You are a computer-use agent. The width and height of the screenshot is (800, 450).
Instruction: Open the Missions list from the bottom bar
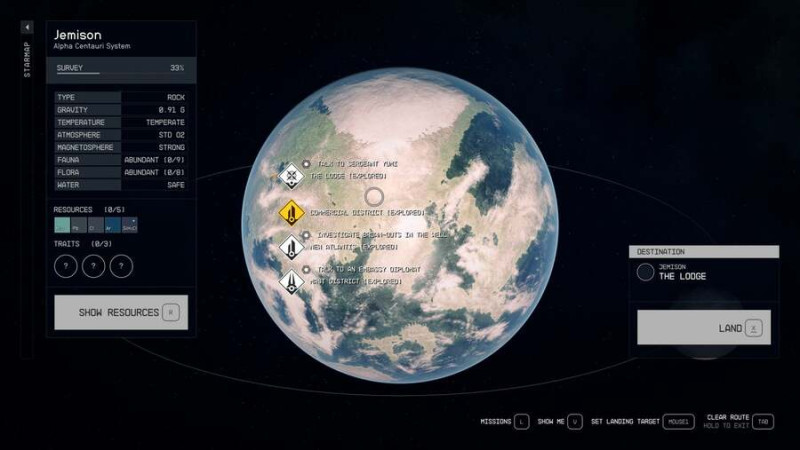(503, 421)
